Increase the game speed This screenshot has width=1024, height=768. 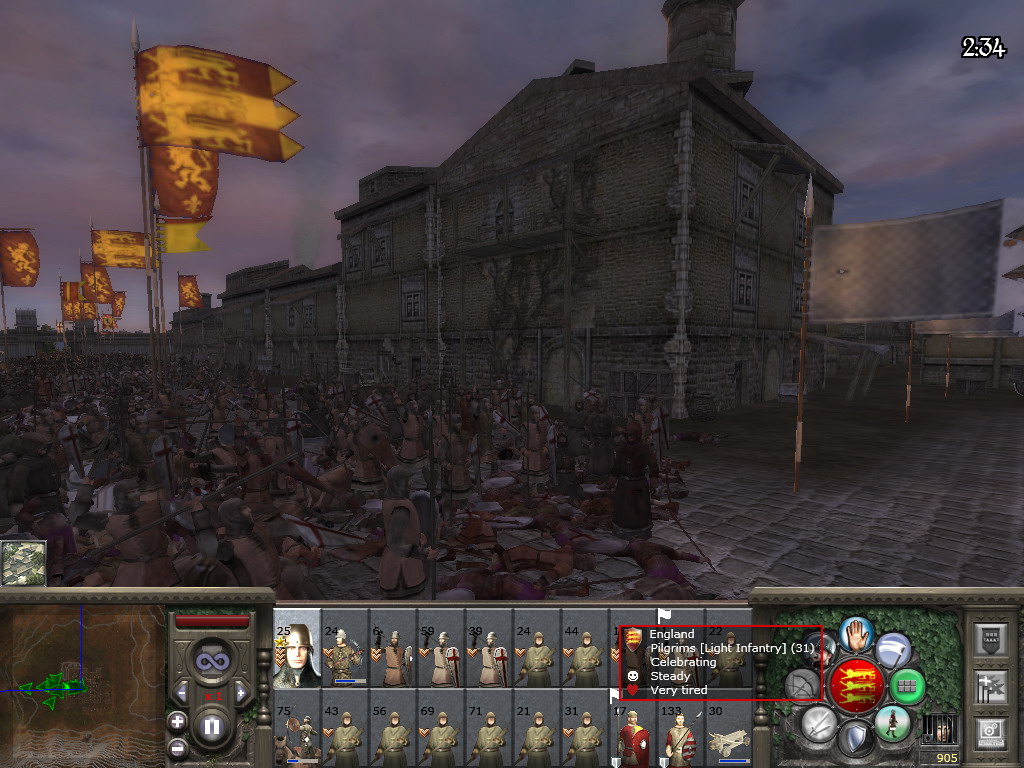240,691
